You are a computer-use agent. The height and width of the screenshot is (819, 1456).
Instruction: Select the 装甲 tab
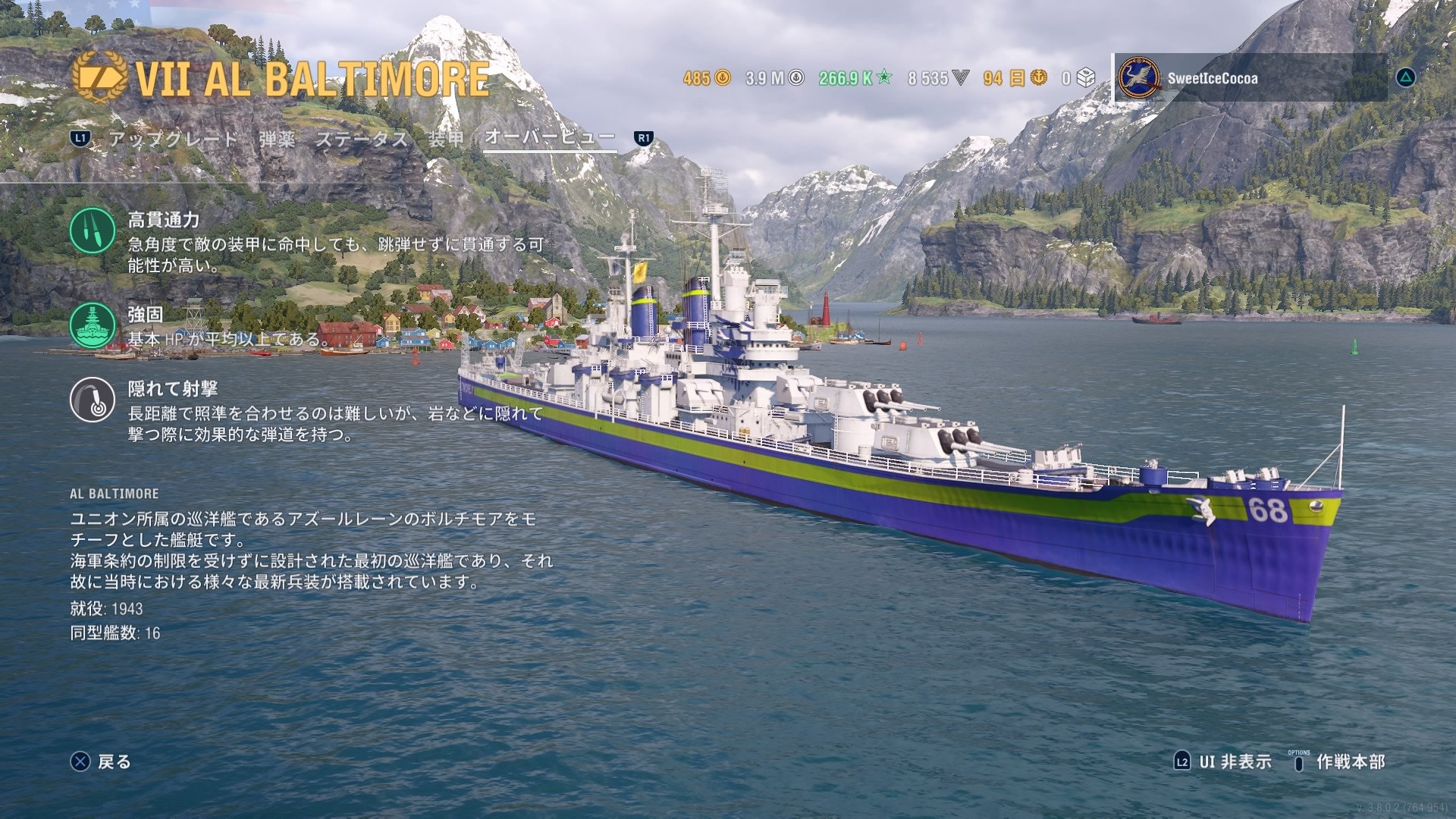[x=446, y=139]
